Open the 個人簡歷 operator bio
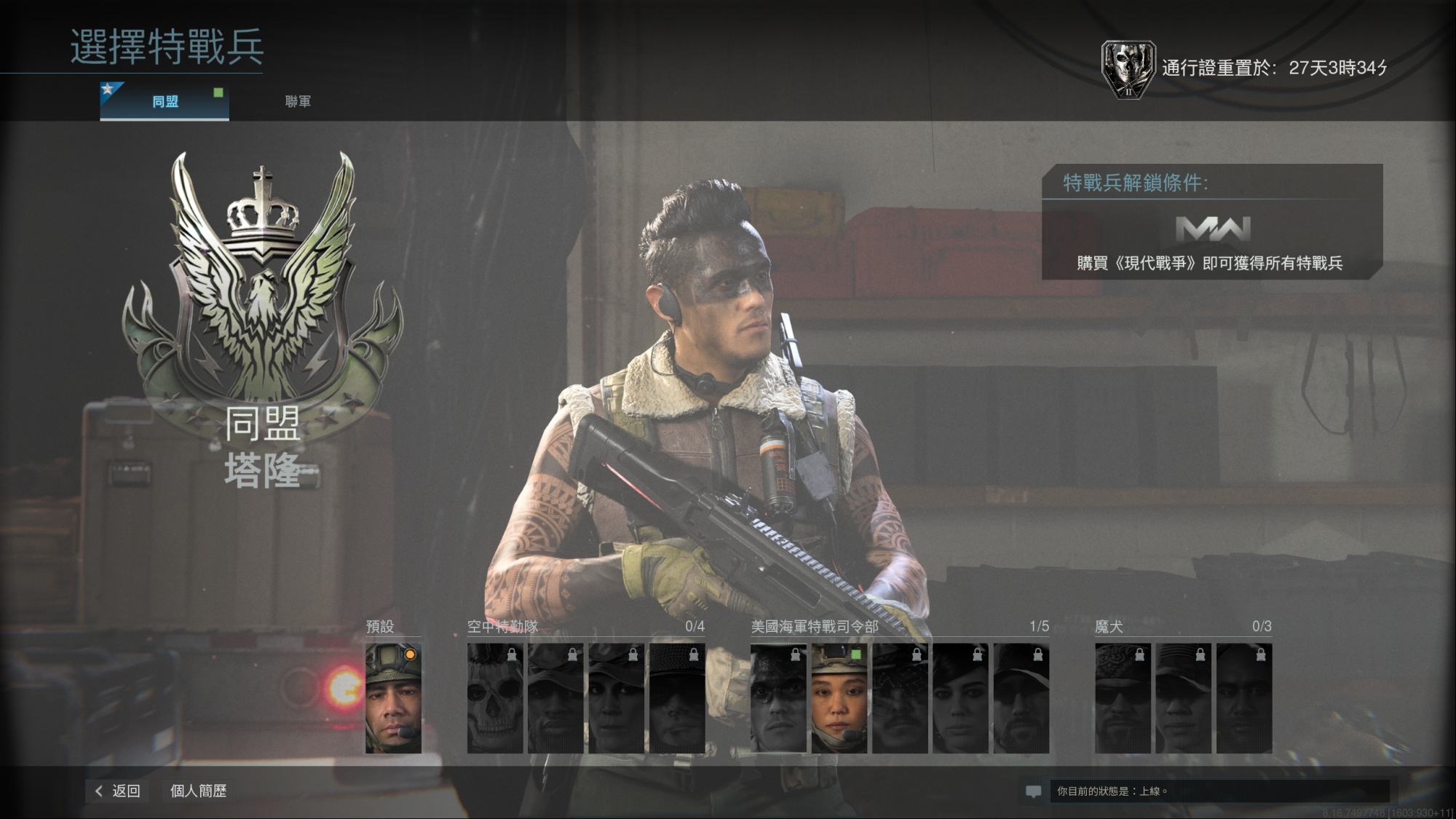This screenshot has height=819, width=1456. click(198, 791)
